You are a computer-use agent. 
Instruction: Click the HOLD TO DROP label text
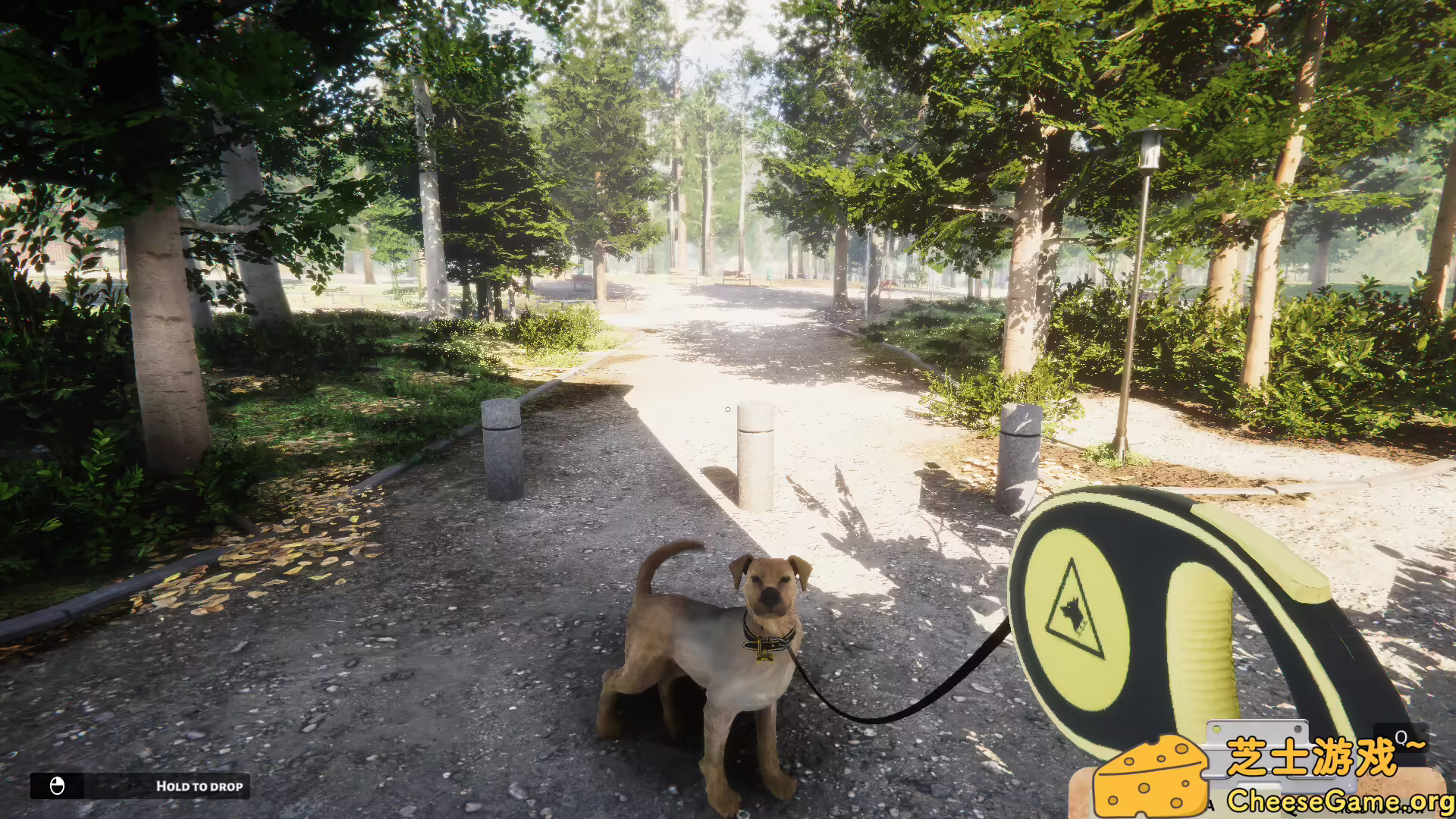[199, 786]
